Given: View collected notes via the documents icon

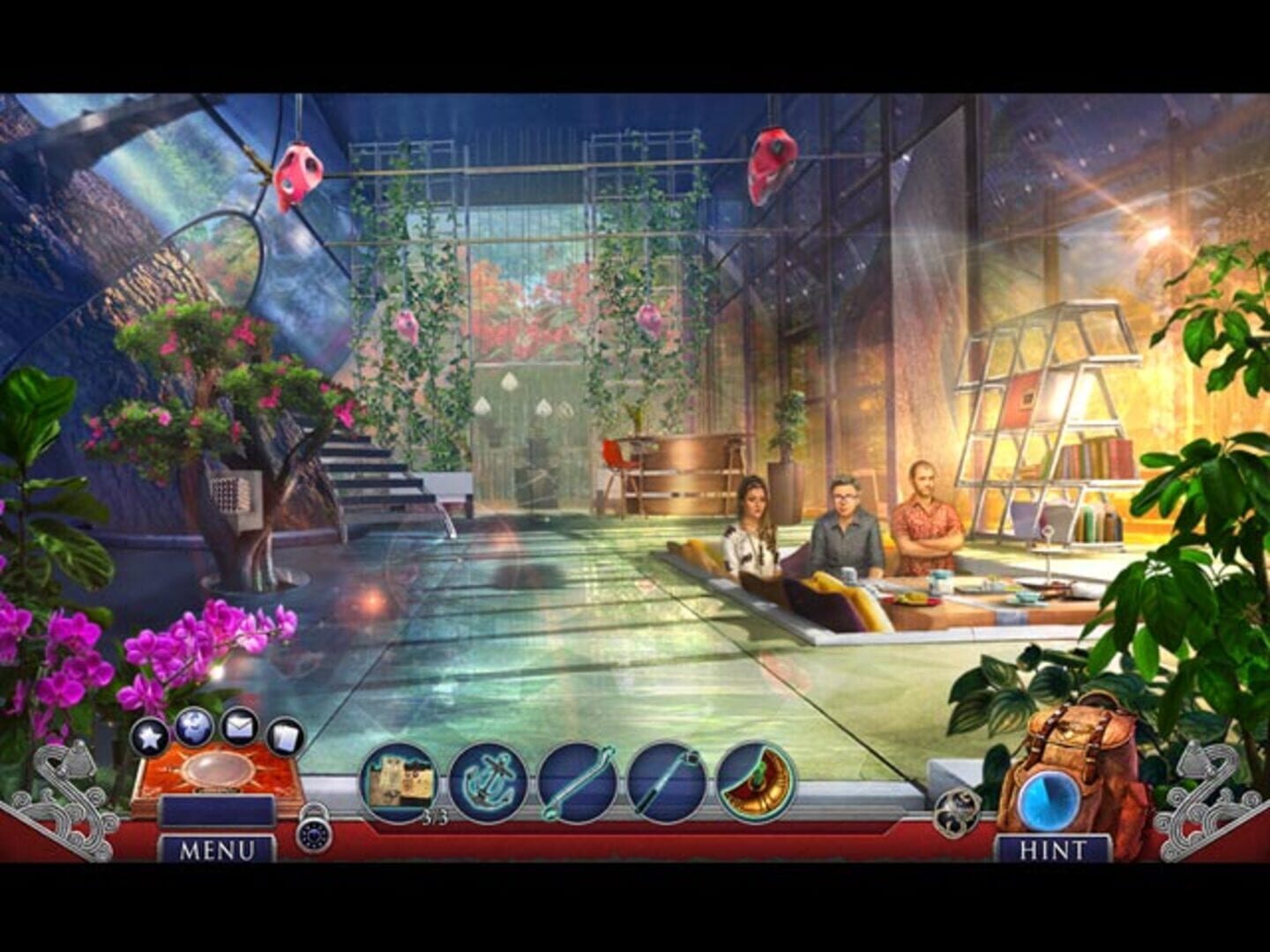Looking at the screenshot, I should [284, 735].
